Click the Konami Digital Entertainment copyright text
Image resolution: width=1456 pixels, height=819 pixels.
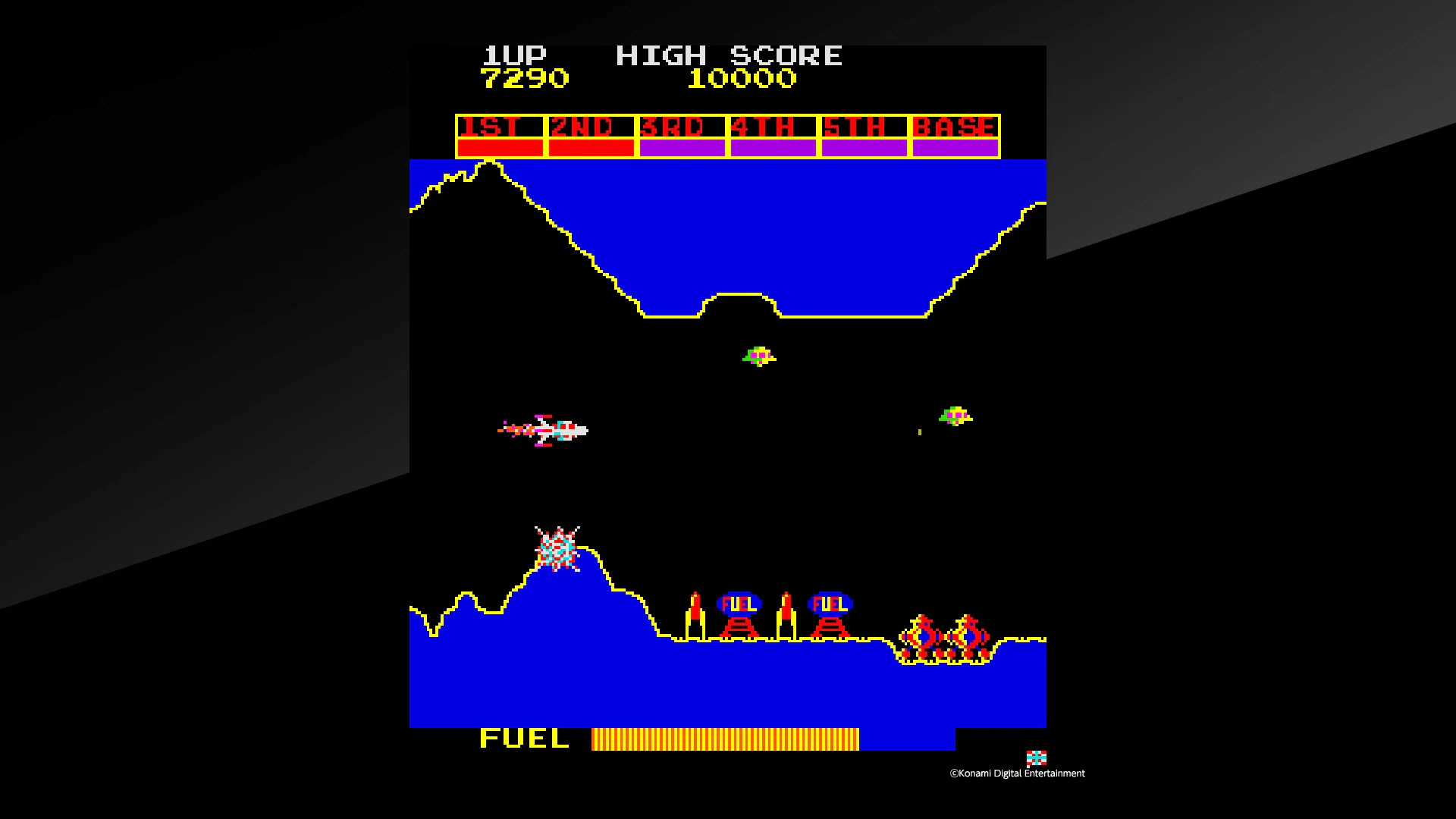[x=1016, y=773]
